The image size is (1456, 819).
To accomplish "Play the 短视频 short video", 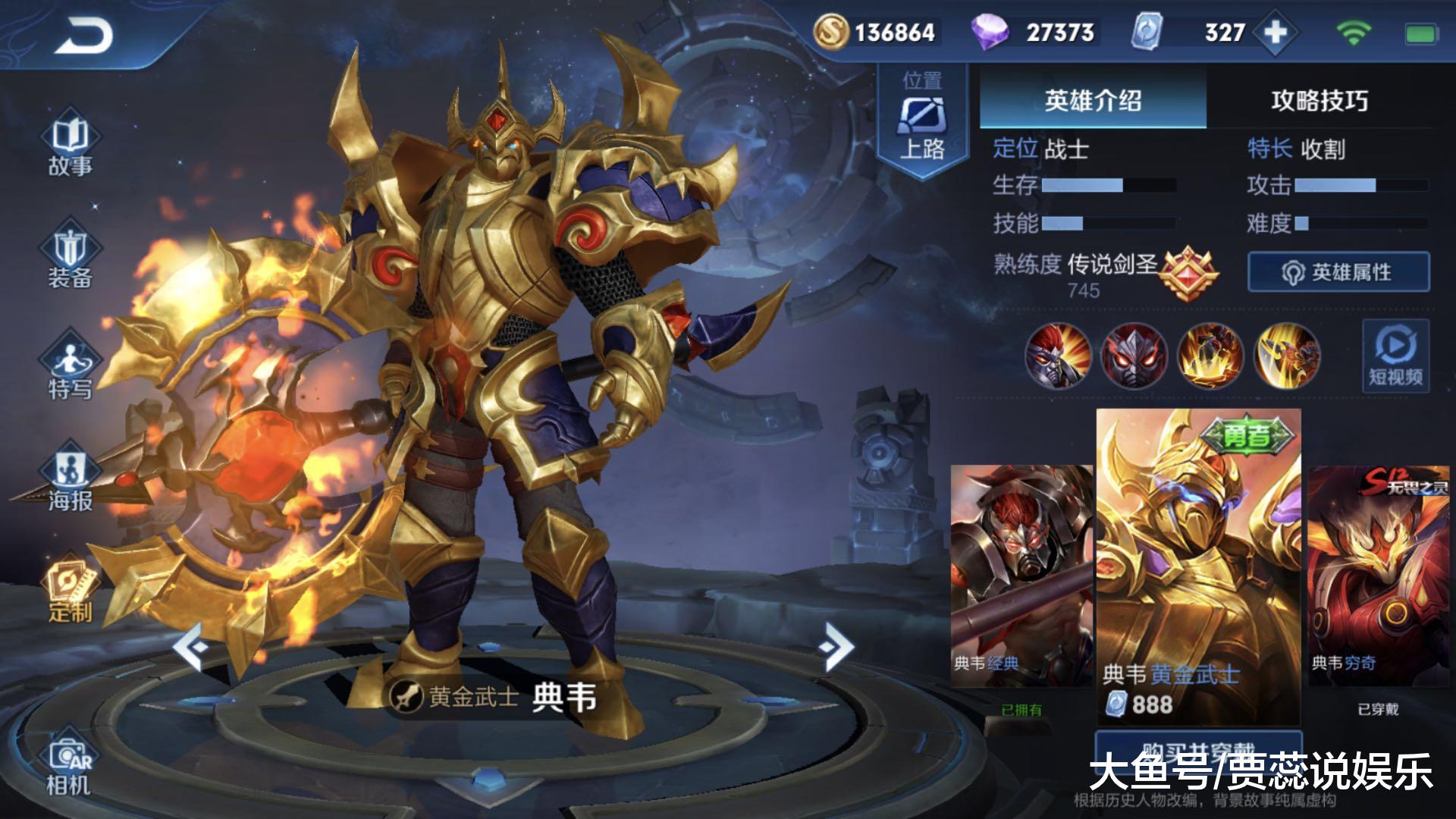I will click(1395, 356).
